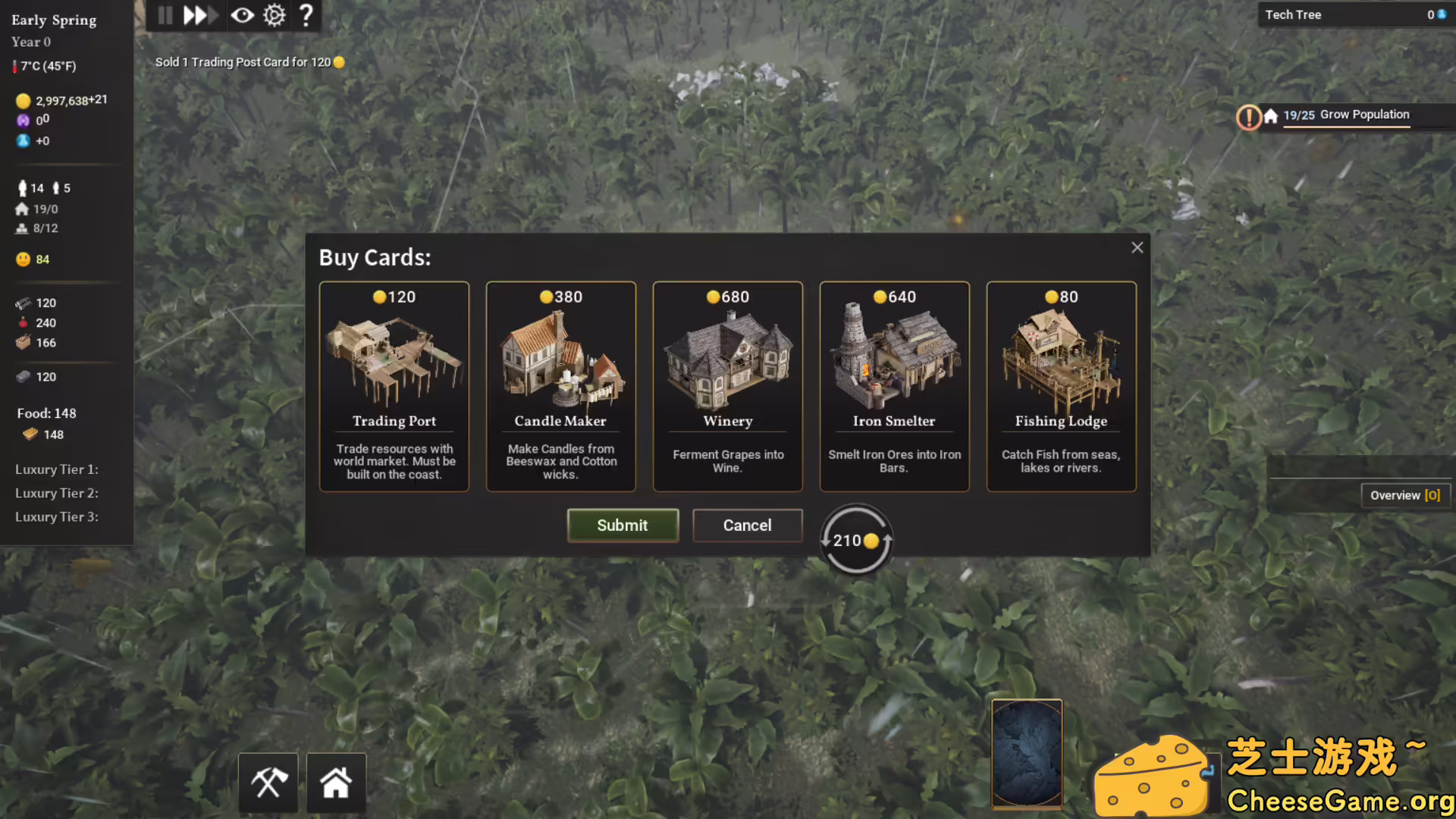Open the game settings gear

click(274, 14)
